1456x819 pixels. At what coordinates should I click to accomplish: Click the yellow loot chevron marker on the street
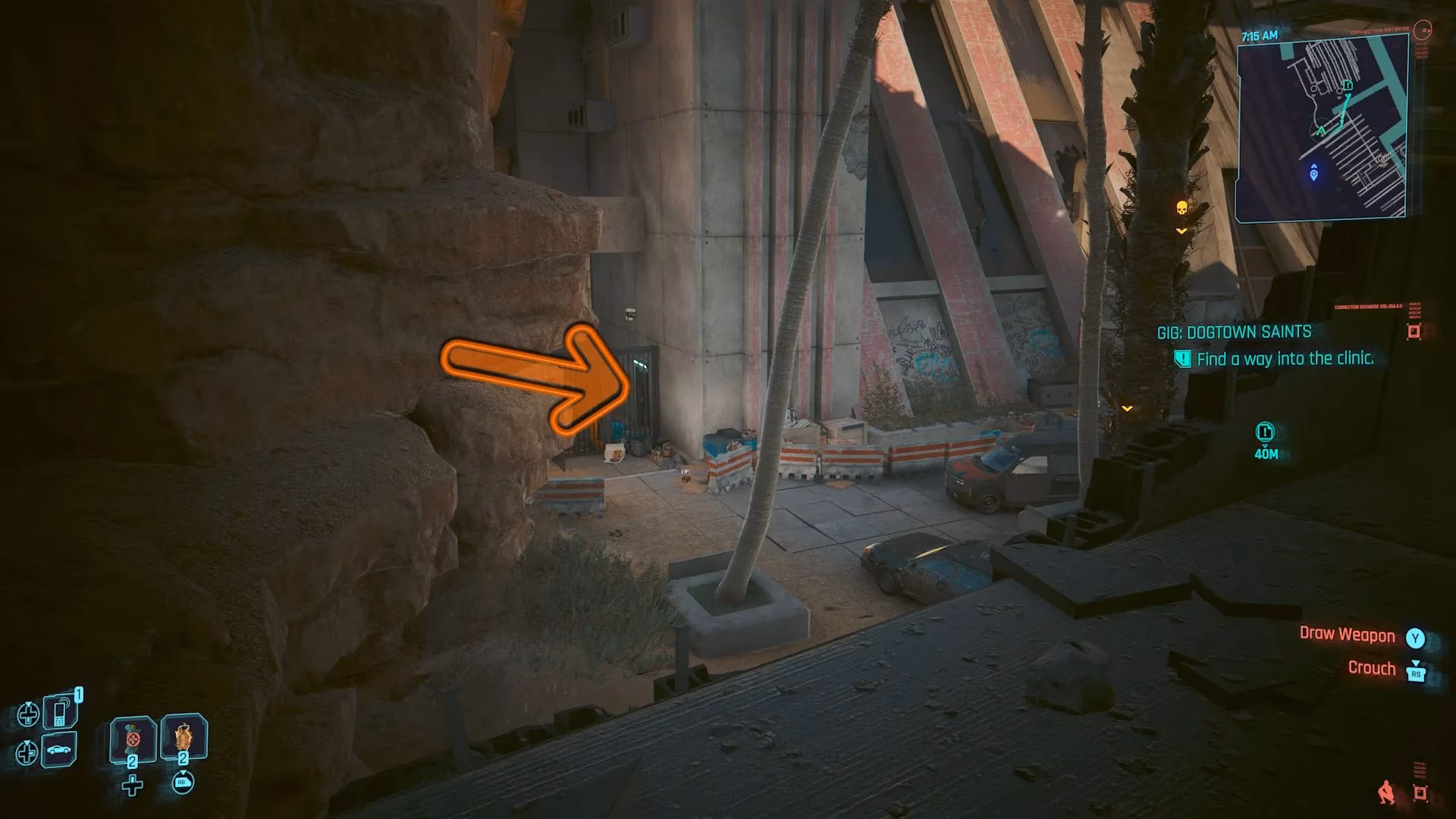[1127, 407]
